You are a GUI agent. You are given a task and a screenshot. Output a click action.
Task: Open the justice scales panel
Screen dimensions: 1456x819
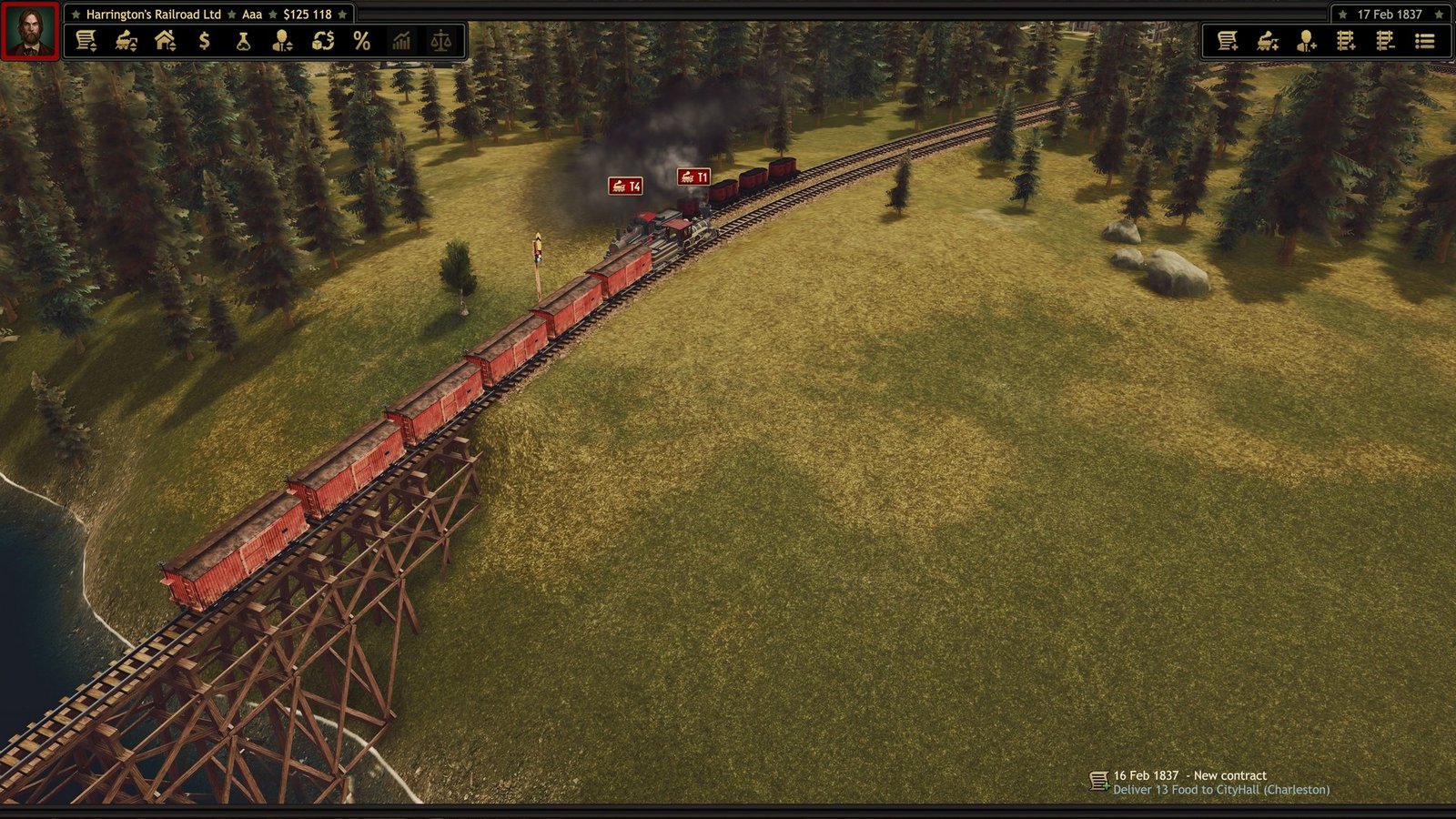441,41
